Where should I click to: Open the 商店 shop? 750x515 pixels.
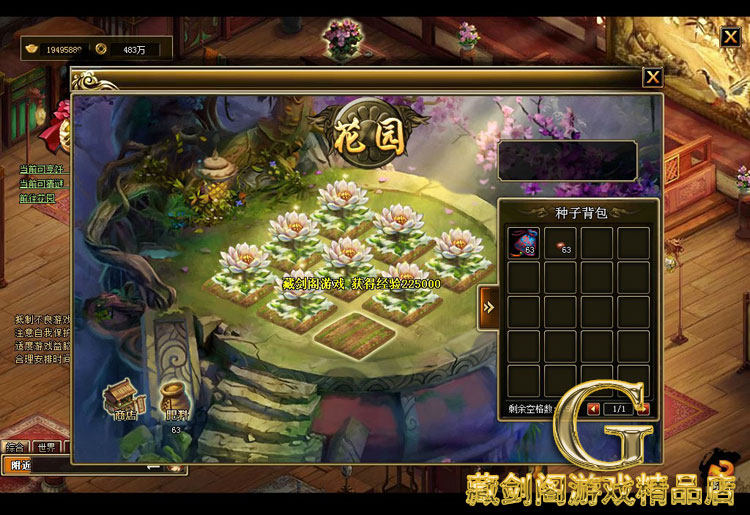point(126,398)
